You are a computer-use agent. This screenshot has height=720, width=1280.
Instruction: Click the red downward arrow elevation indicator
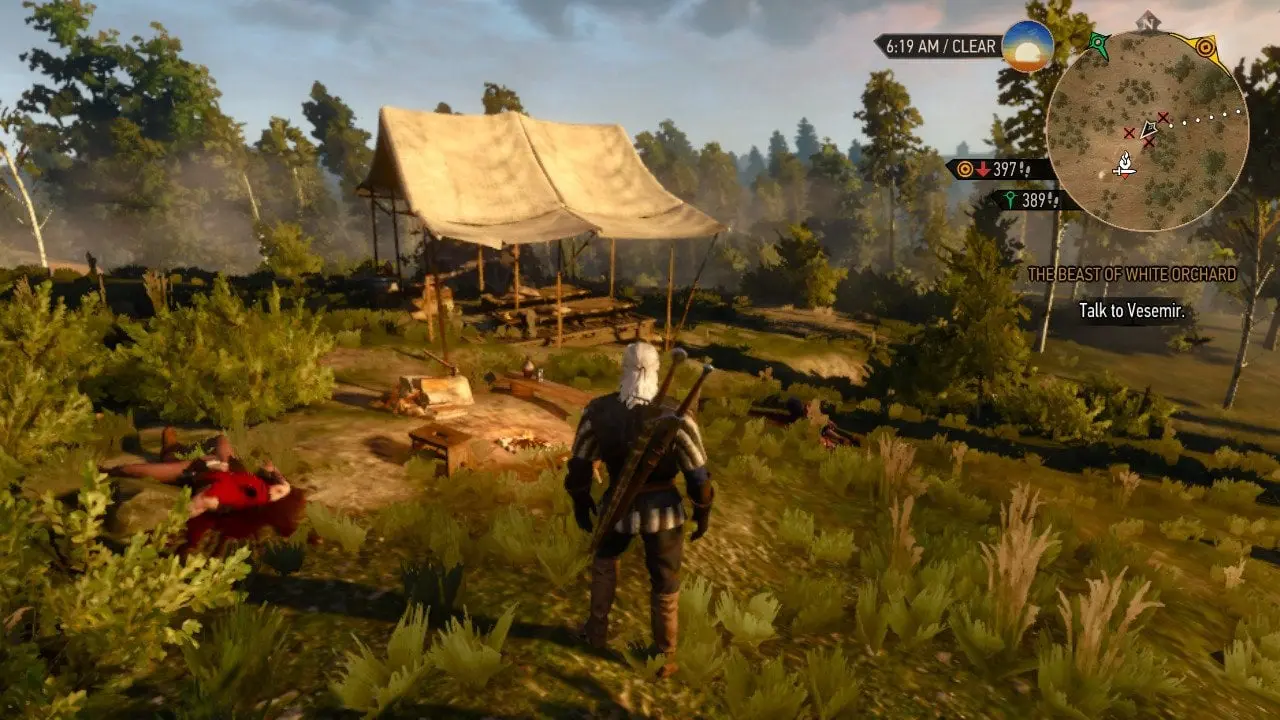click(983, 169)
